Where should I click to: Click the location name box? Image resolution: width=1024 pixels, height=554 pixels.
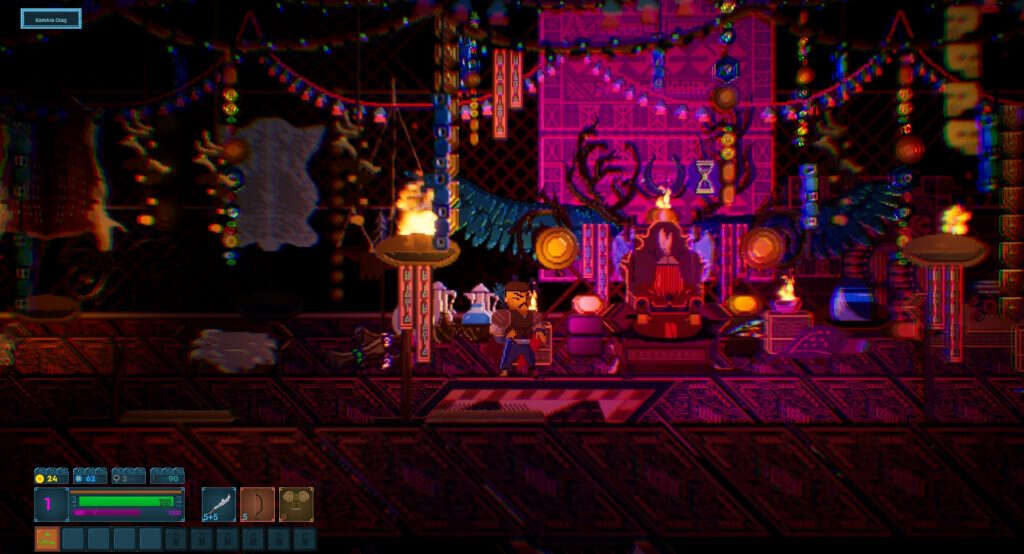click(51, 18)
